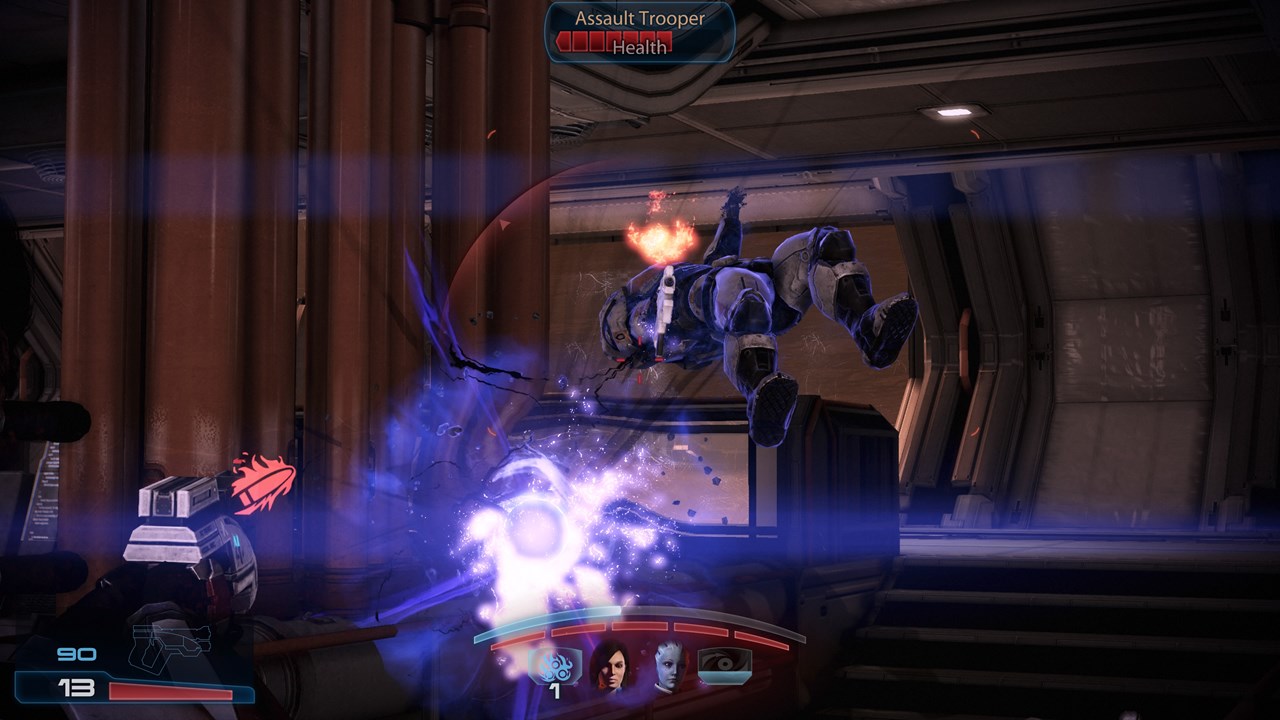
Task: Click the Assault Trooper target panel
Action: click(x=640, y=32)
